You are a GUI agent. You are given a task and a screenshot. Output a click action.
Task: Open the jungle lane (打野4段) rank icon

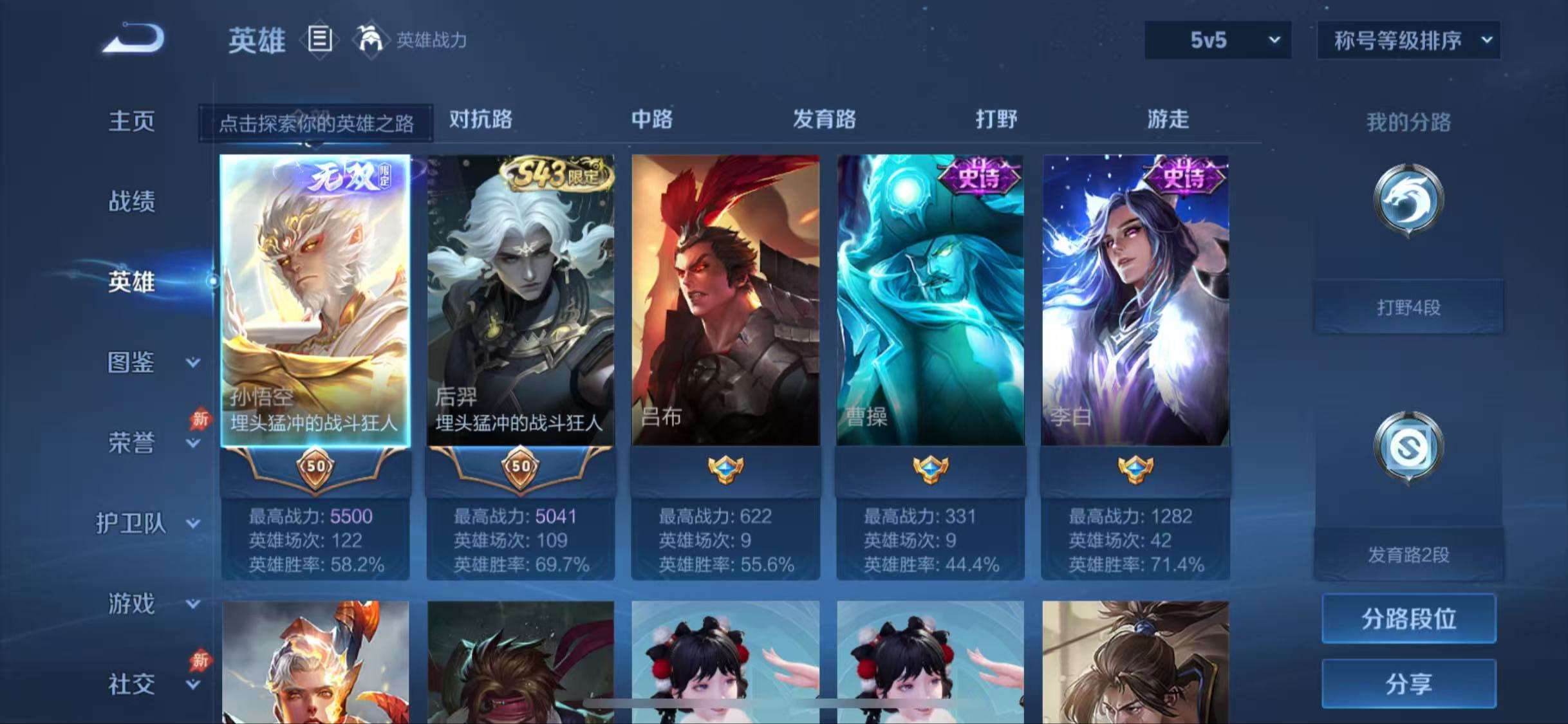1410,201
